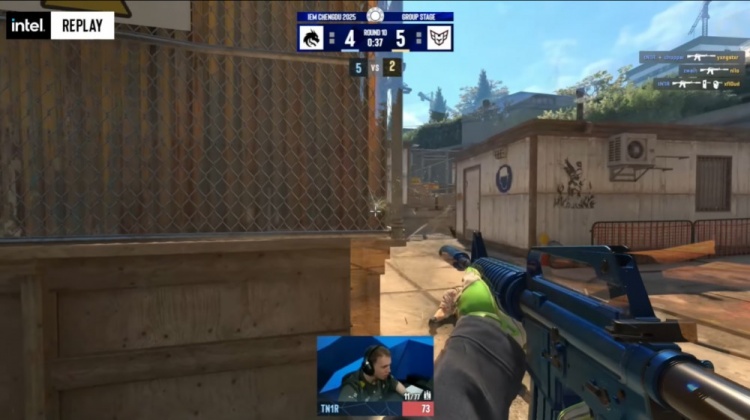Select the winged team logo on scoreboard
This screenshot has height=420, width=750.
click(x=439, y=38)
